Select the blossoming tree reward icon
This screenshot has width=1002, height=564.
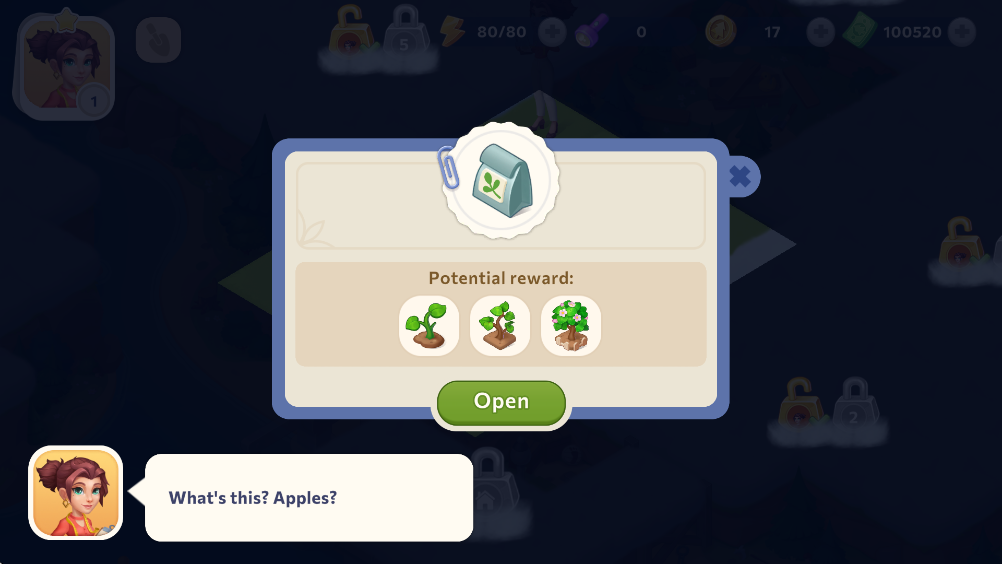[x=571, y=325]
